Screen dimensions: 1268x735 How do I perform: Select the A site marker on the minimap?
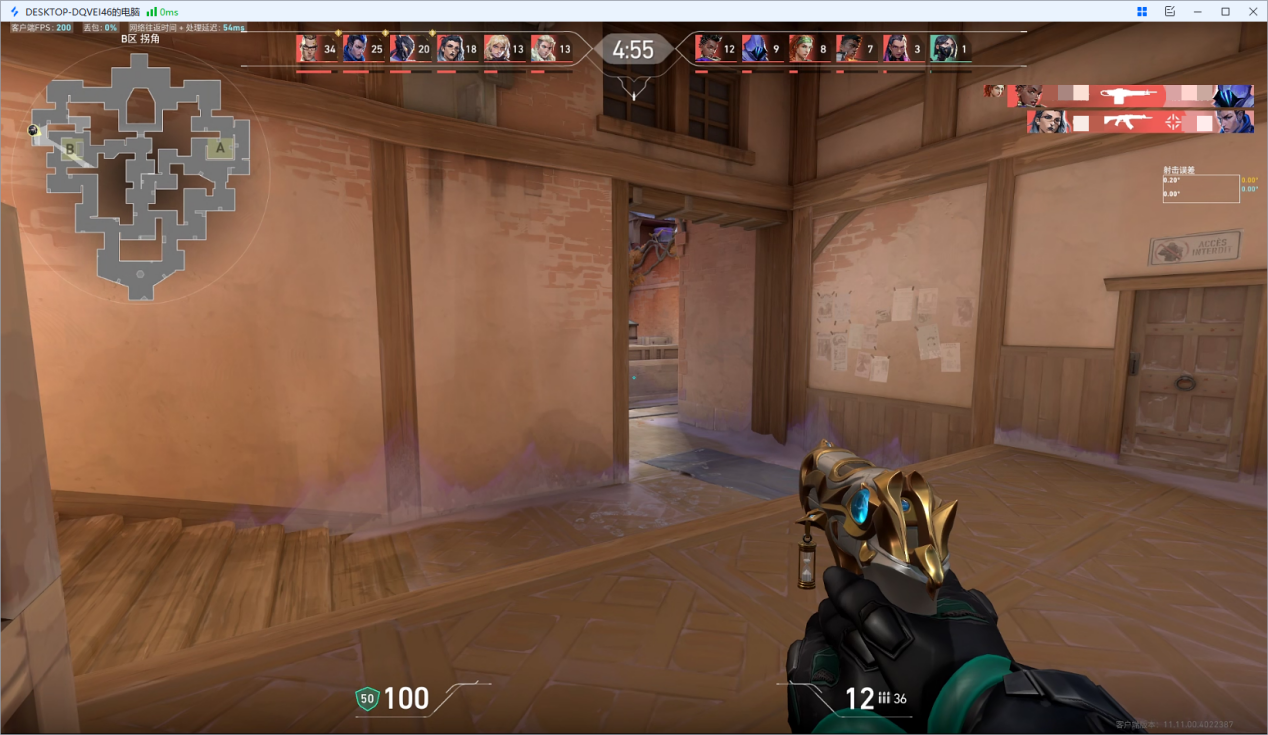click(x=220, y=149)
